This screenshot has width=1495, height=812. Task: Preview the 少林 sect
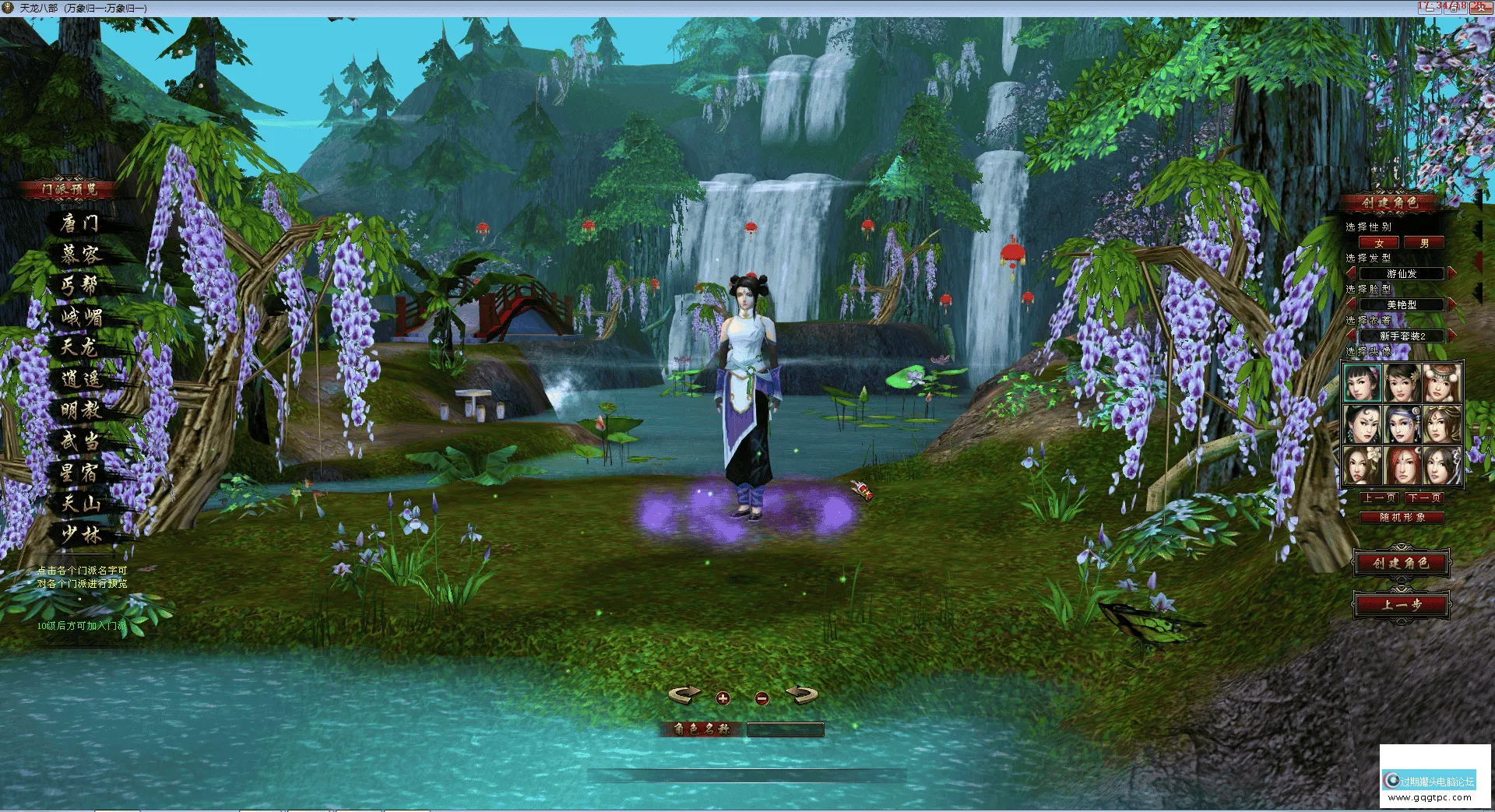82,535
